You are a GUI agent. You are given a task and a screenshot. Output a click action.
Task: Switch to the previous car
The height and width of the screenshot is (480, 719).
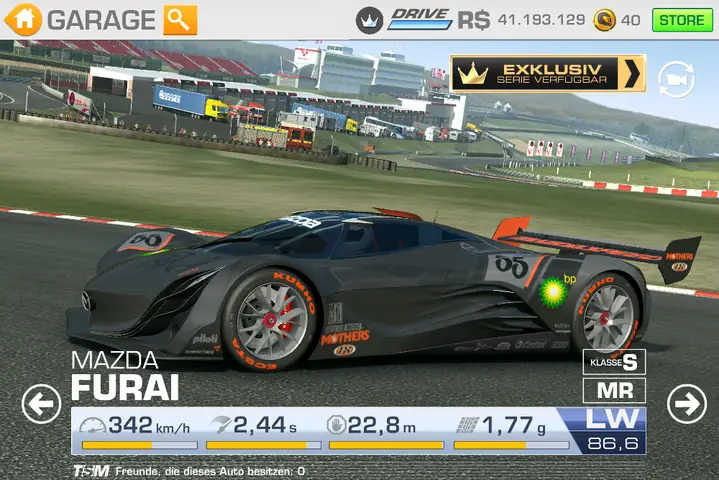[40, 404]
